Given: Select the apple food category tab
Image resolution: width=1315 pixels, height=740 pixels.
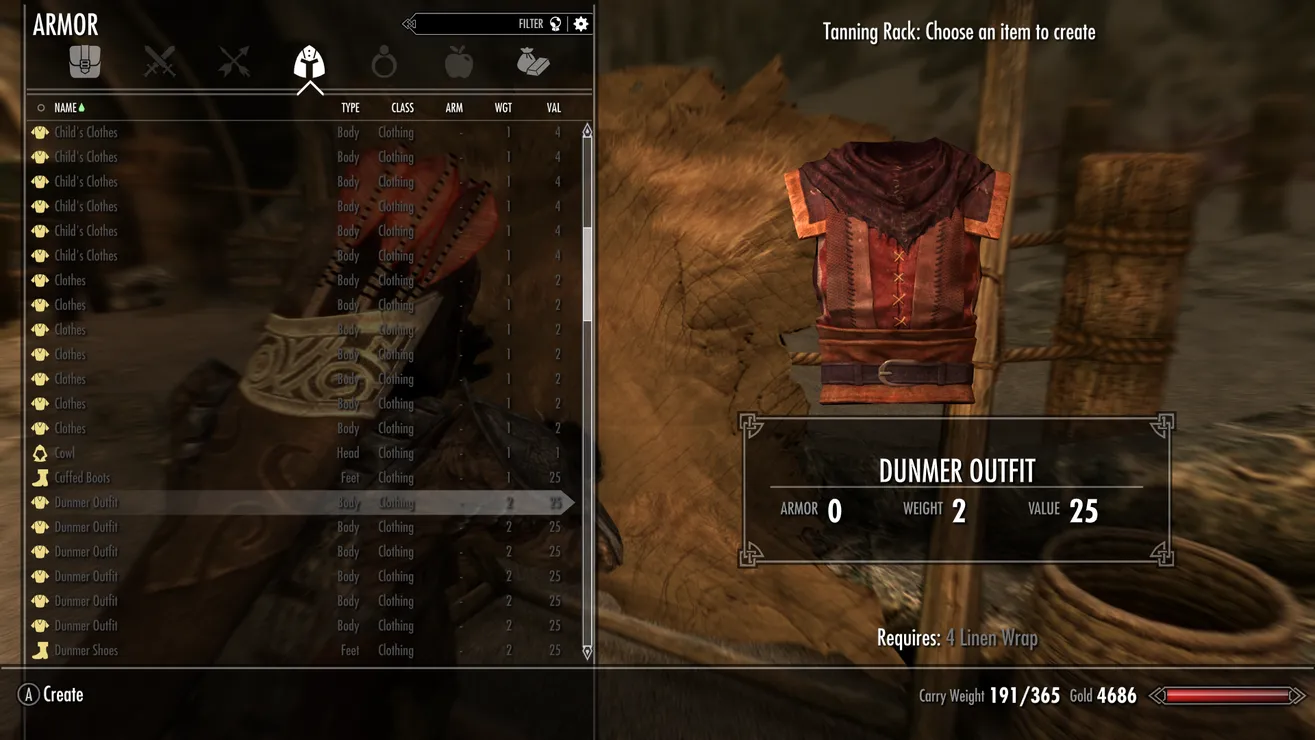Looking at the screenshot, I should point(459,63).
